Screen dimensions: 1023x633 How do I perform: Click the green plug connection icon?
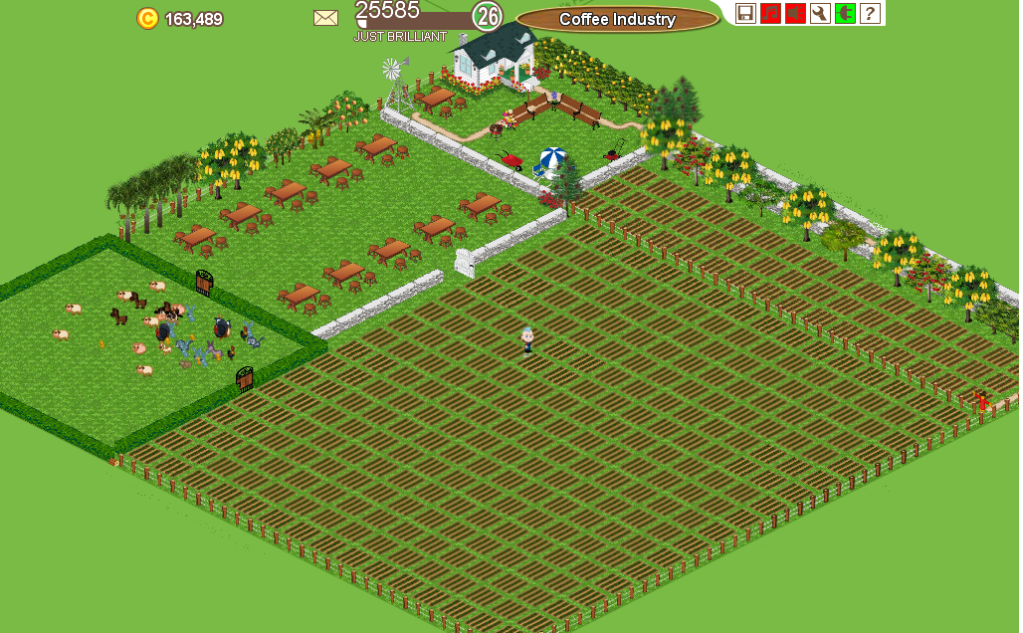pos(845,13)
